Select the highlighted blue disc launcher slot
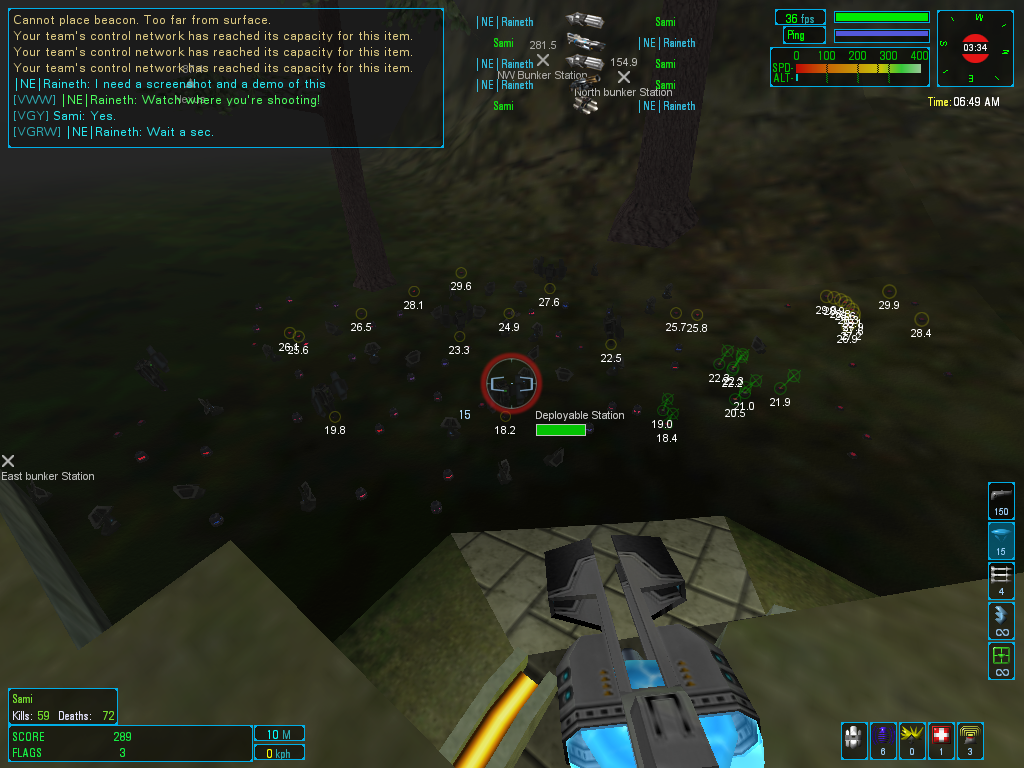Screen dimensions: 1024x768 1001,540
